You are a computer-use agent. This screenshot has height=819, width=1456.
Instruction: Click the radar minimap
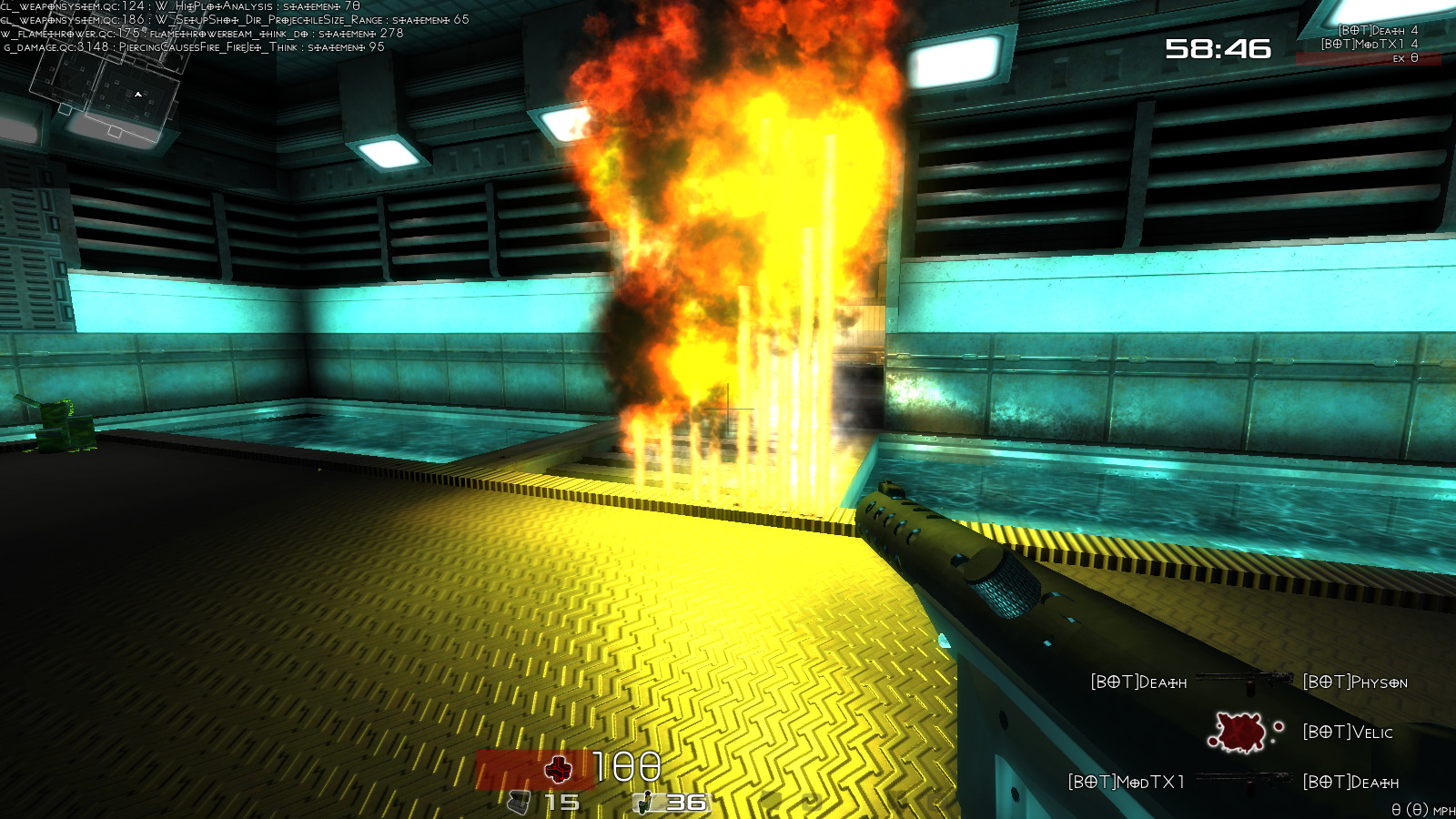tap(107, 91)
